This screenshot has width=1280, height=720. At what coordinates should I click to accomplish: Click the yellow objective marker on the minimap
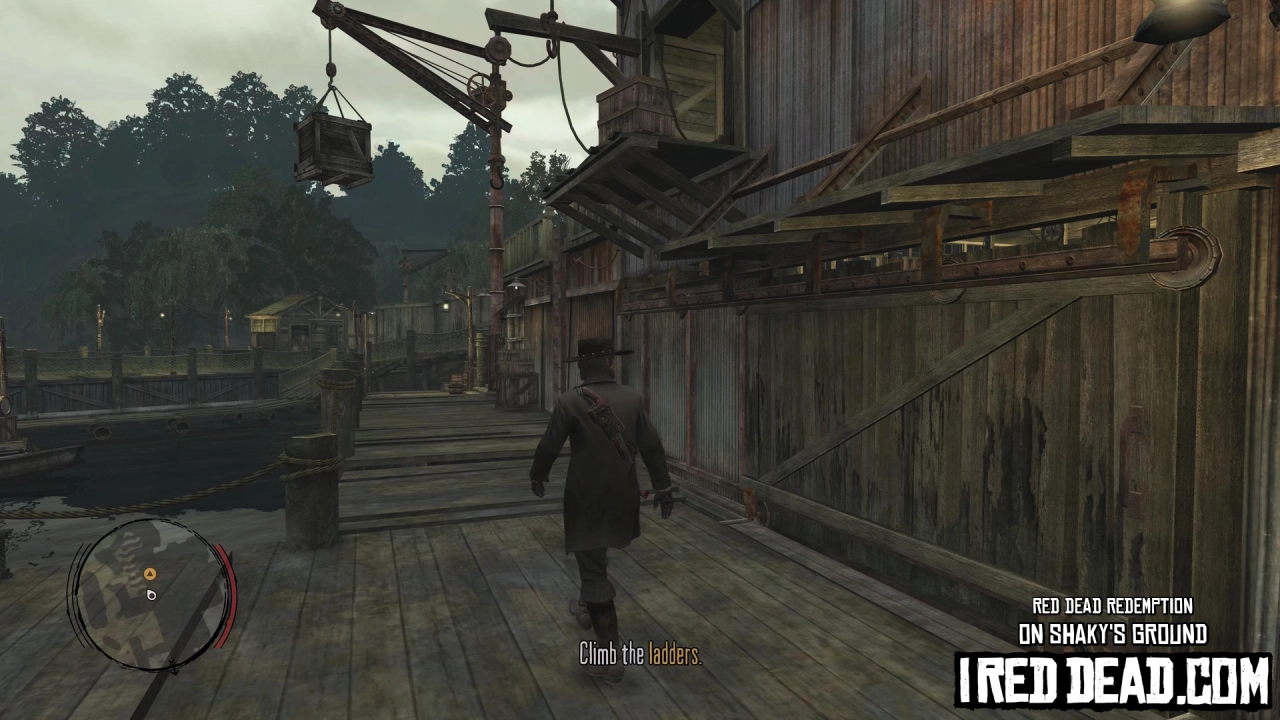150,574
